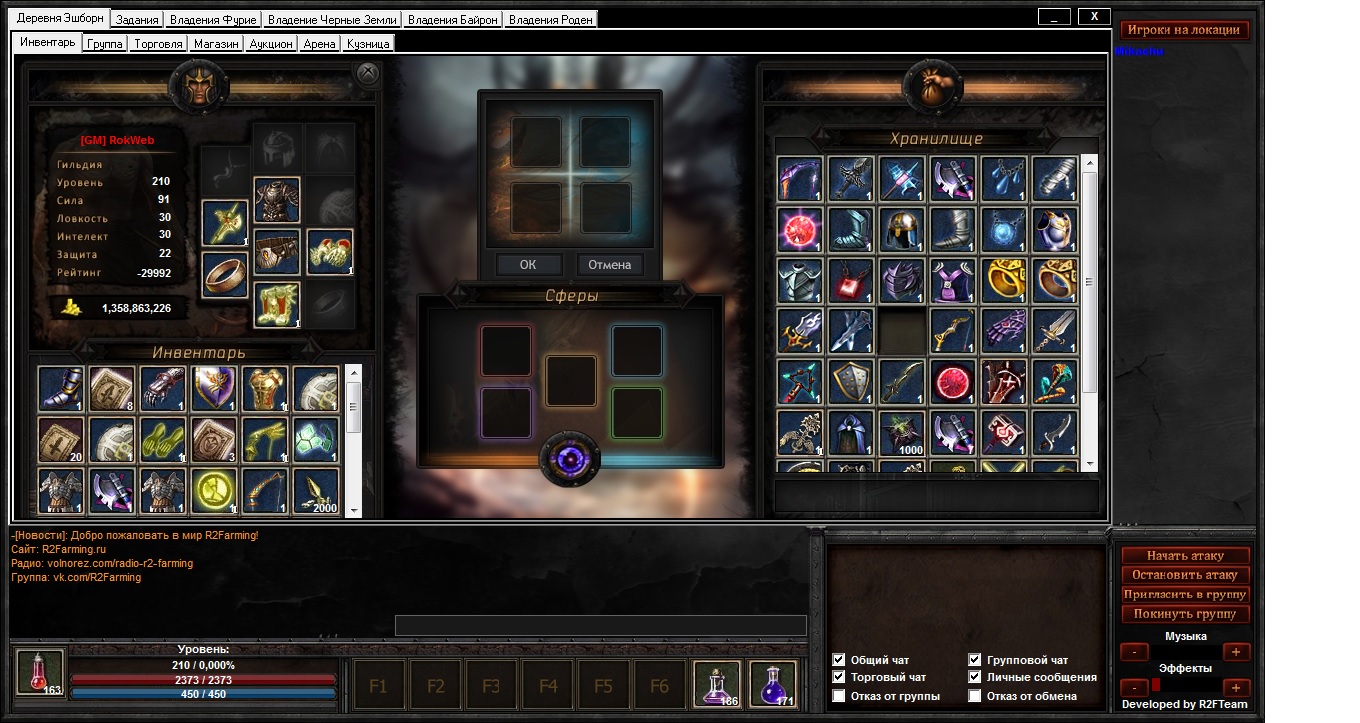The width and height of the screenshot is (1360, 723).
Task: Increase the Музыка volume with plus
Action: point(1235,652)
